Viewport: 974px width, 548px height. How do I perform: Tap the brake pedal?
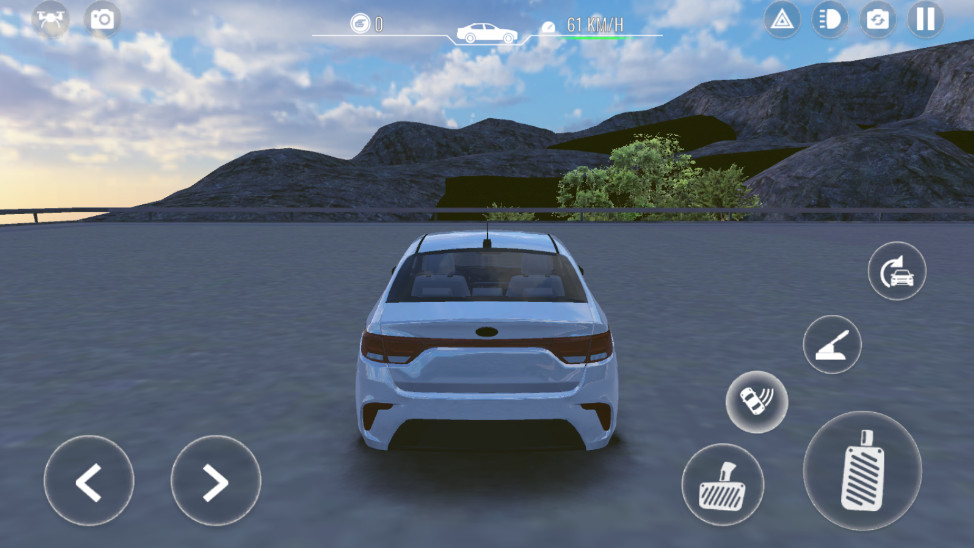point(722,485)
